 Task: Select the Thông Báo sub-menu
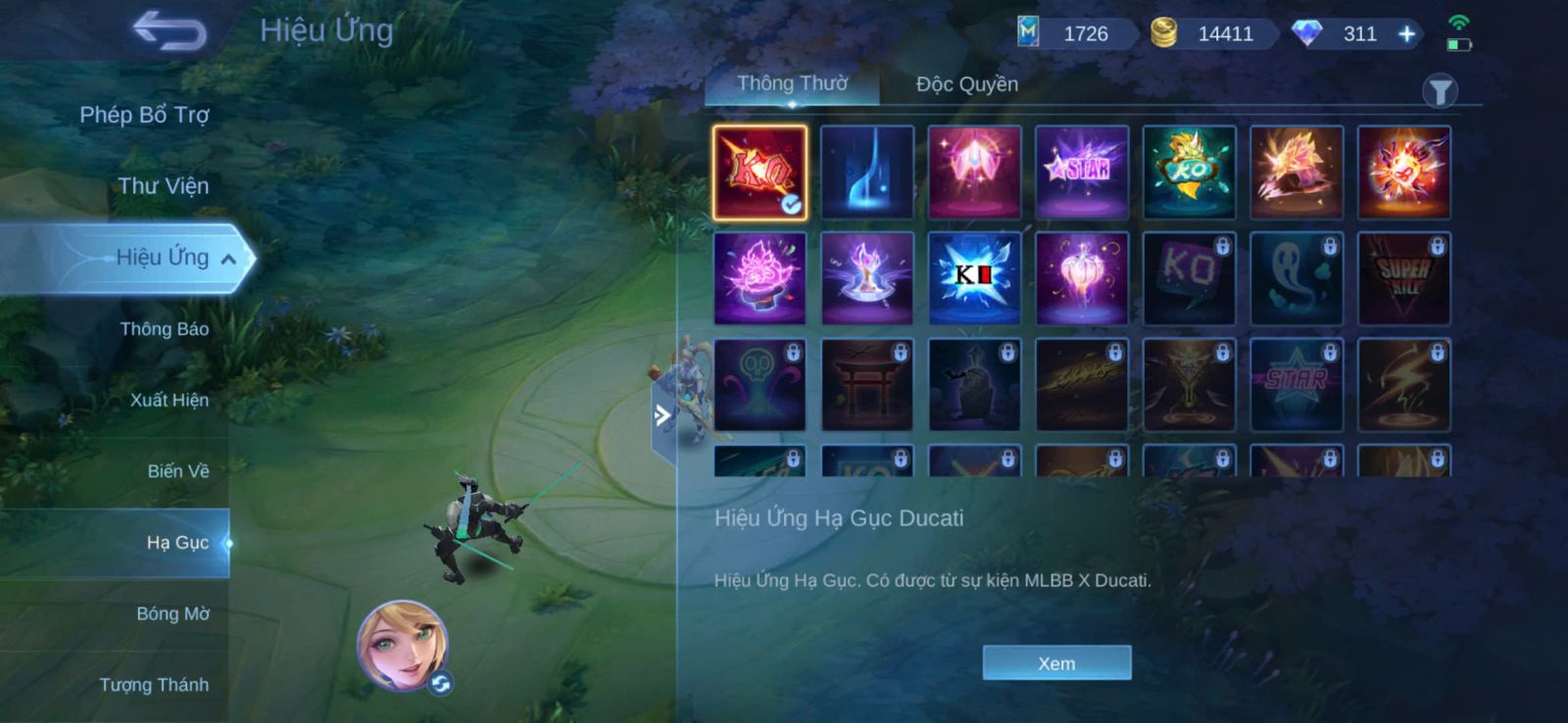pyautogui.click(x=164, y=329)
